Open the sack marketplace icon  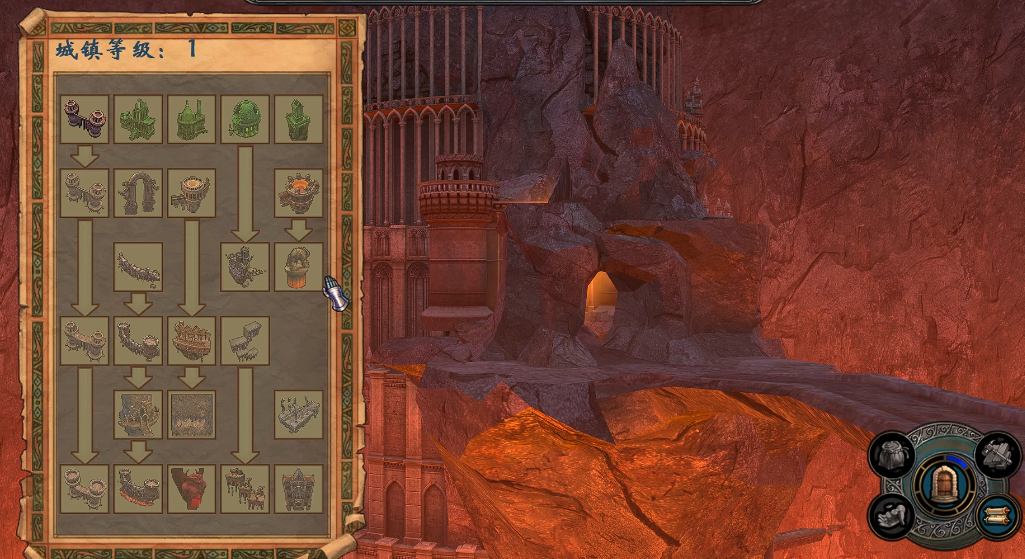click(x=890, y=456)
